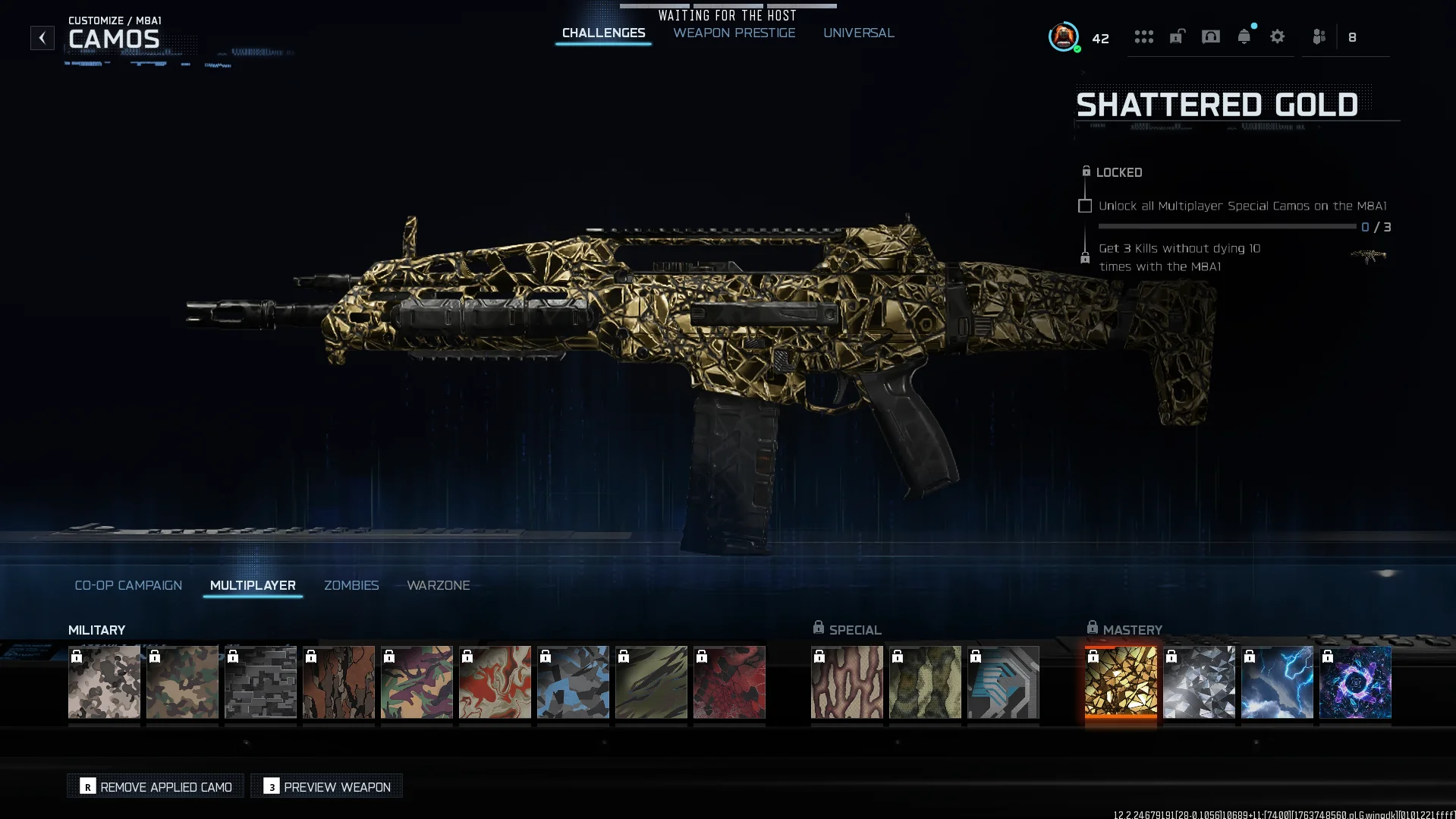The width and height of the screenshot is (1456, 819).
Task: Click the player profile avatar
Action: click(x=1062, y=36)
